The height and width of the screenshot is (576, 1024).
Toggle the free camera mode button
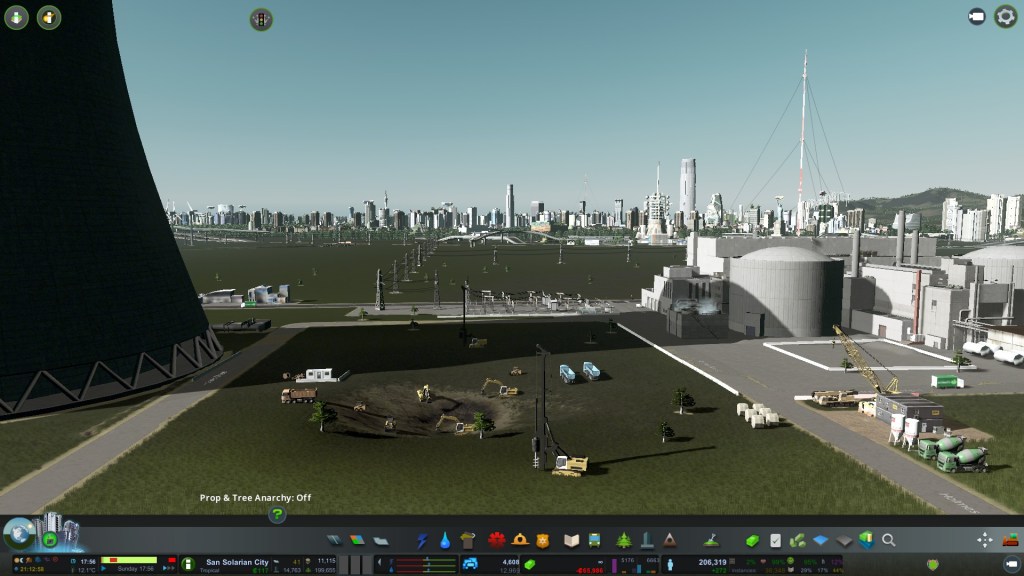[x=977, y=17]
